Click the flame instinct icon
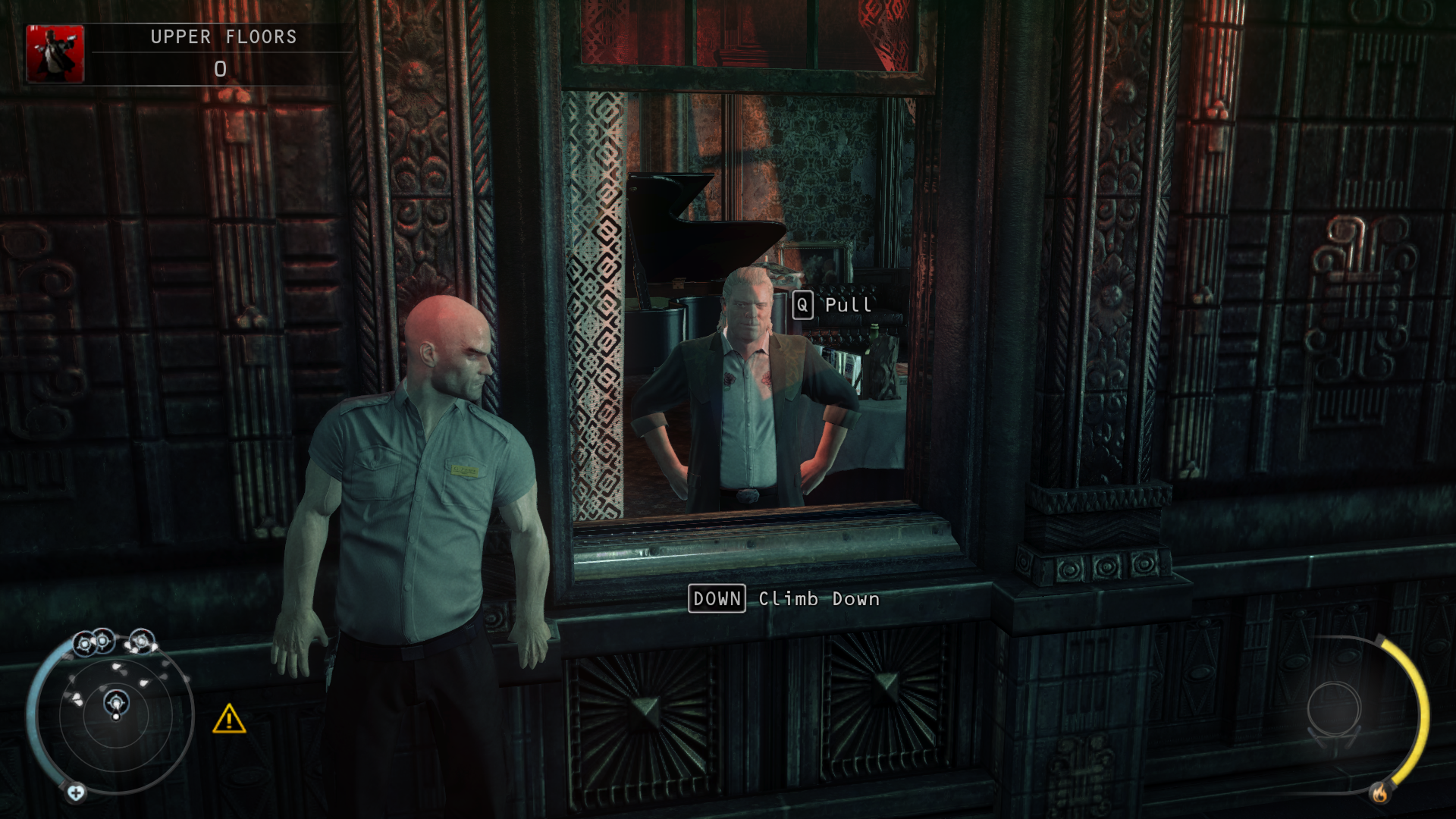The image size is (1456, 819). click(1379, 793)
